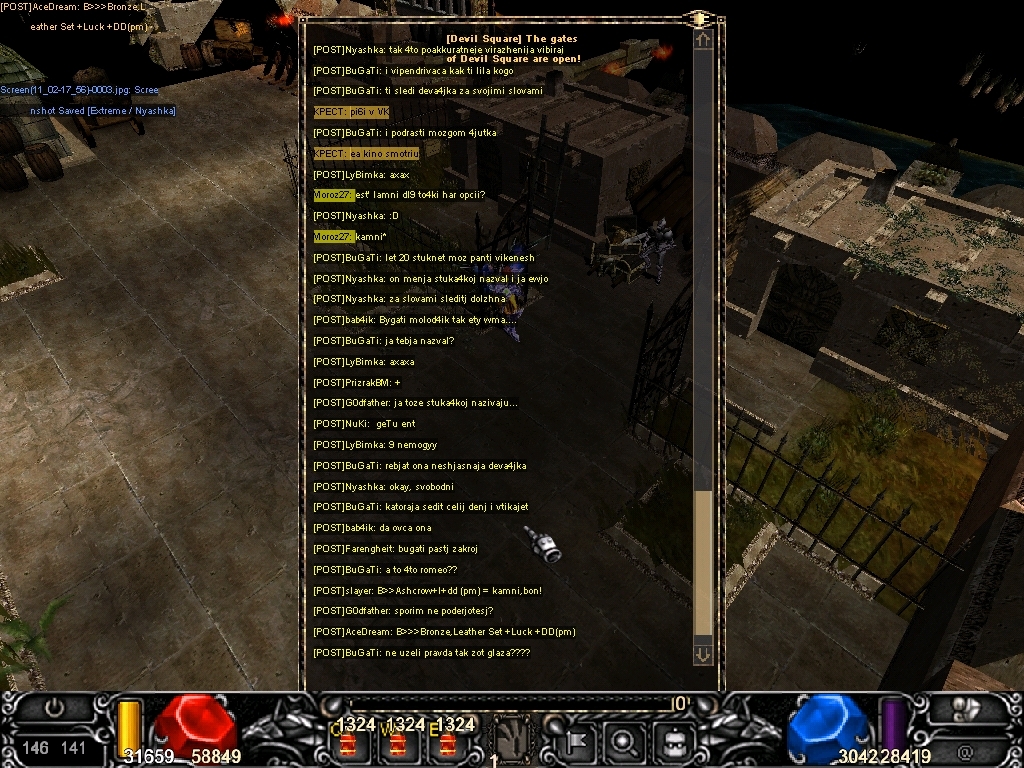
Task: Click the power button on bottom bar
Action: 54,707
